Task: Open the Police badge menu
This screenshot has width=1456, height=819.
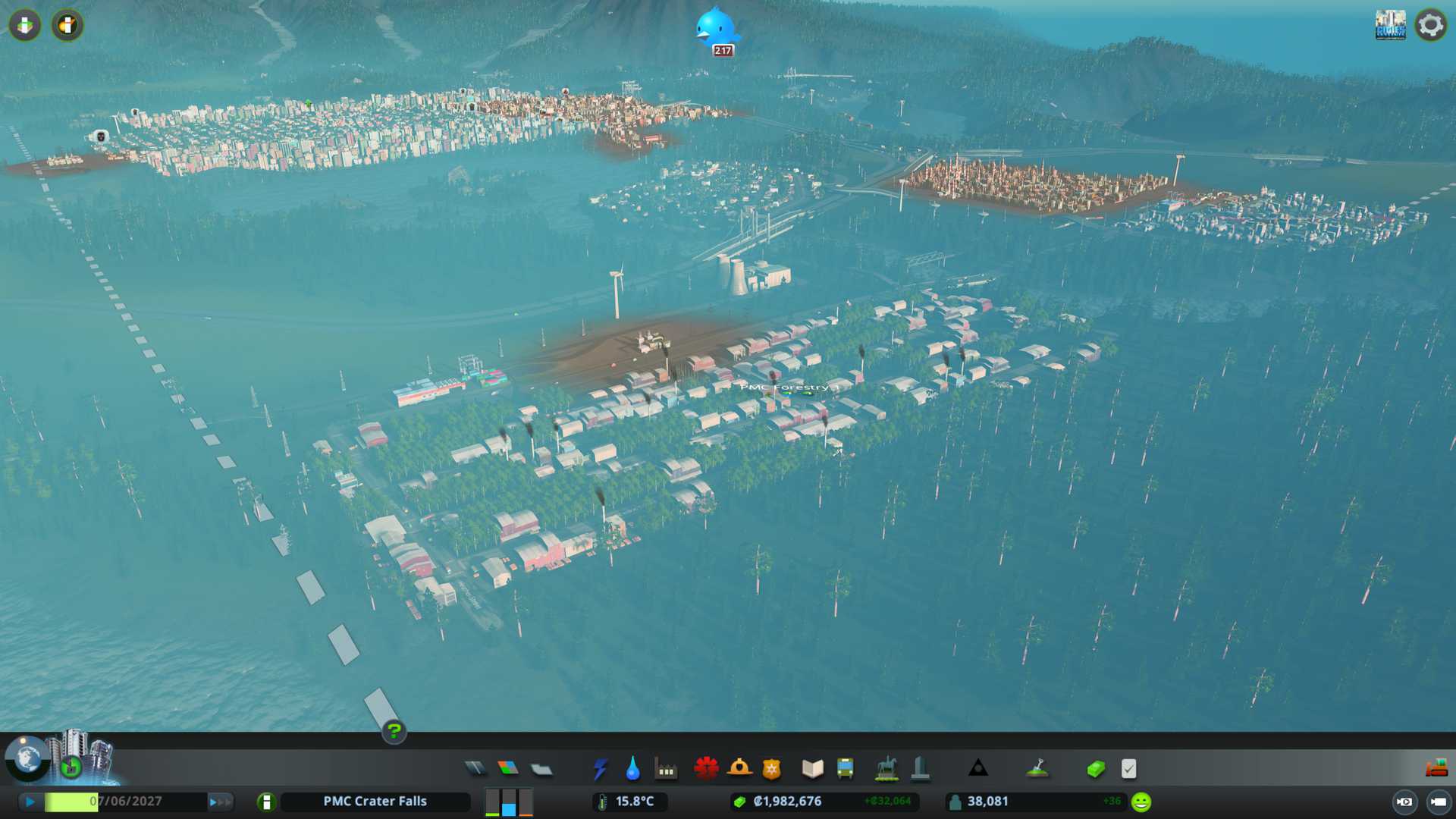Action: [772, 769]
